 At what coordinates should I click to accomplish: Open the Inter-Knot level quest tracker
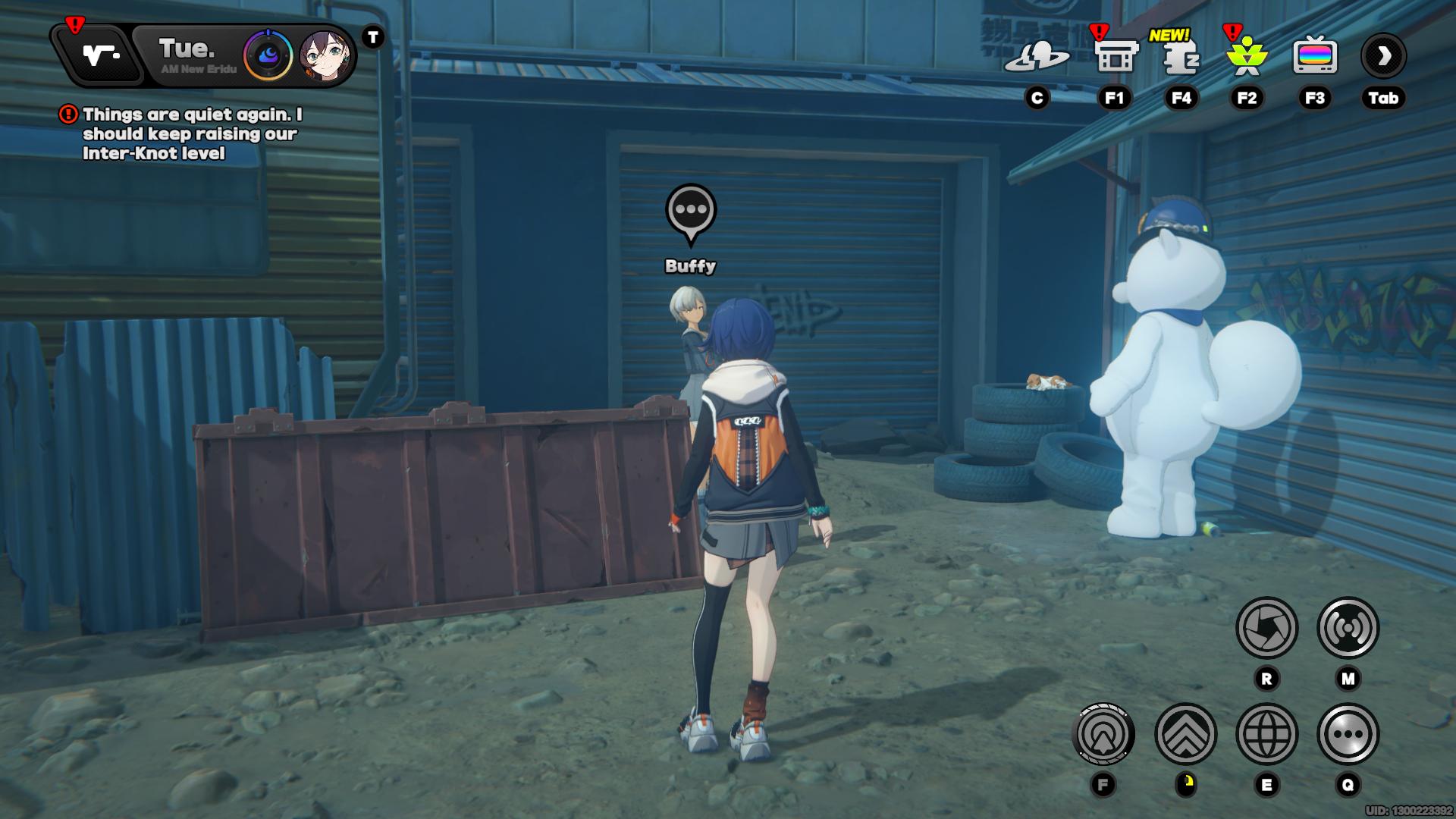pyautogui.click(x=190, y=133)
